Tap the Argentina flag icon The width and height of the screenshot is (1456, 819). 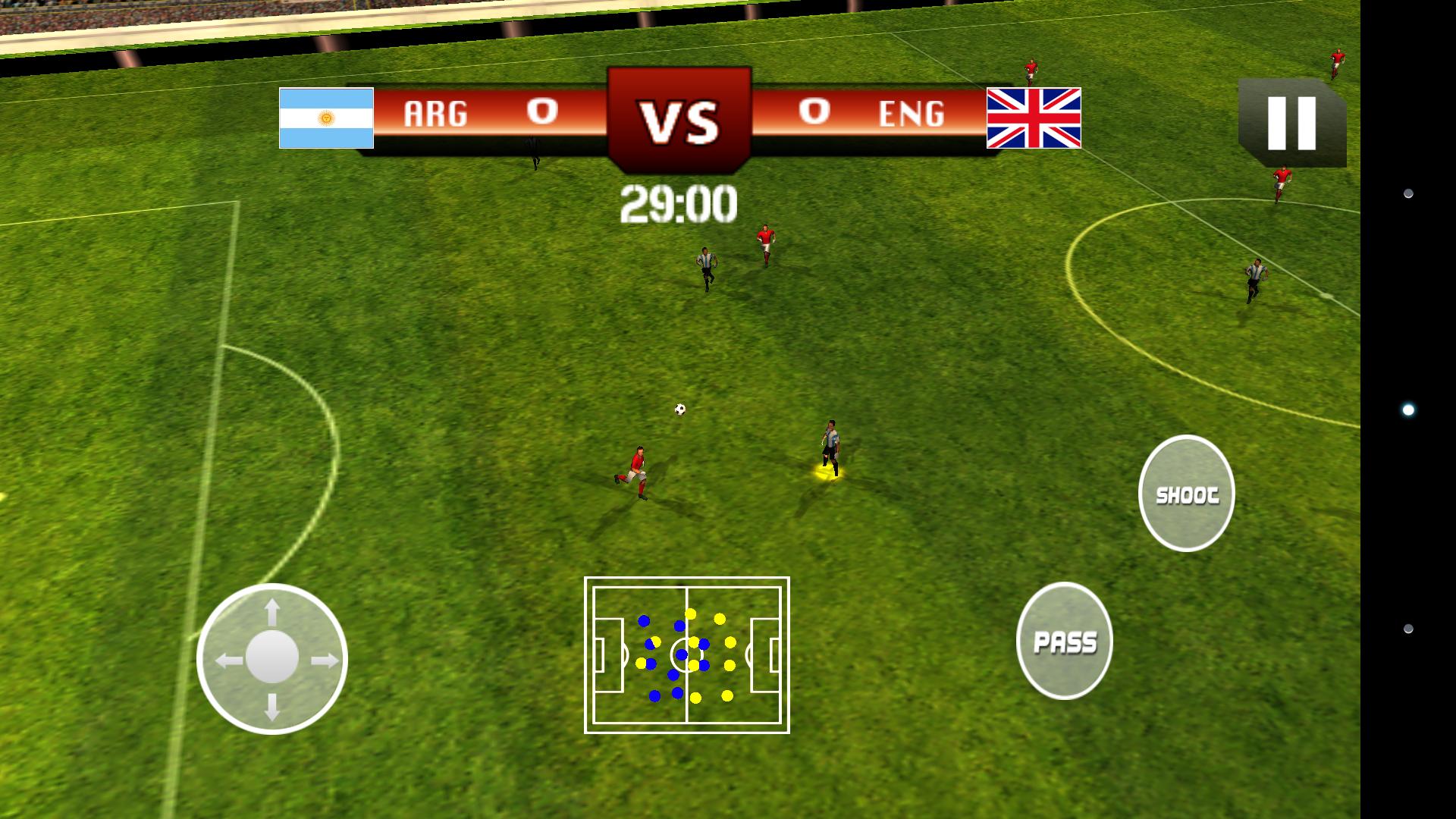click(326, 118)
